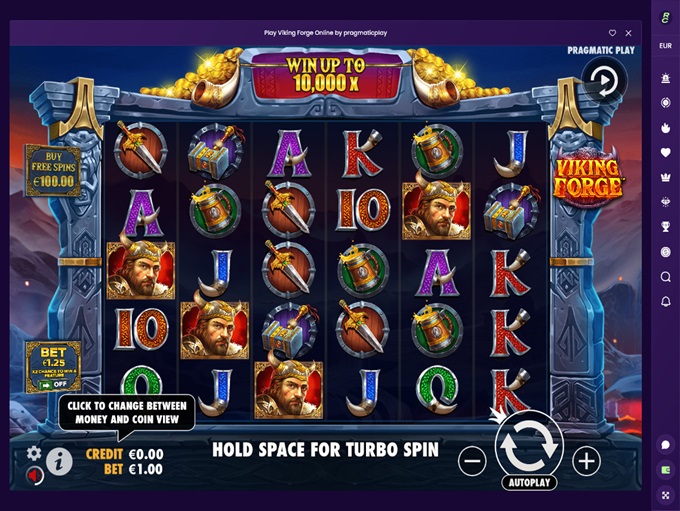This screenshot has width=680, height=511.
Task: Toggle the €1.25 ante bet feature
Action: click(53, 366)
